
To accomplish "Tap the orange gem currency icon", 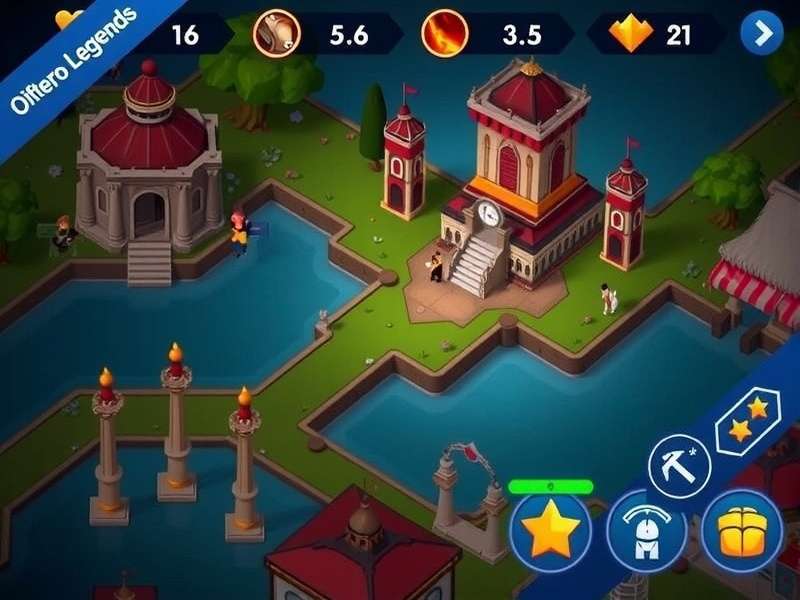I will [x=630, y=35].
